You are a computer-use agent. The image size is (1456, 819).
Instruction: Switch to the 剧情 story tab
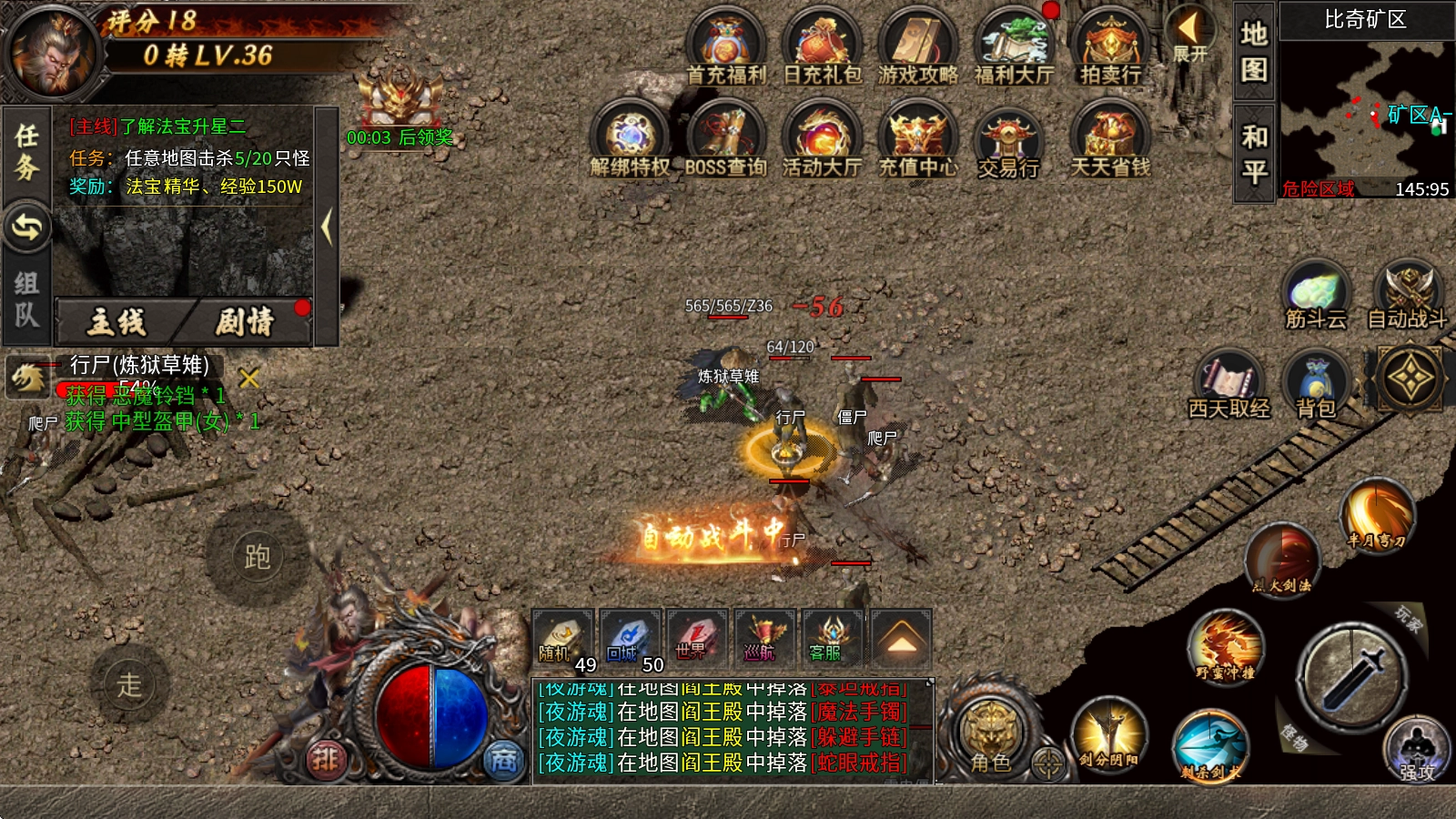point(246,321)
